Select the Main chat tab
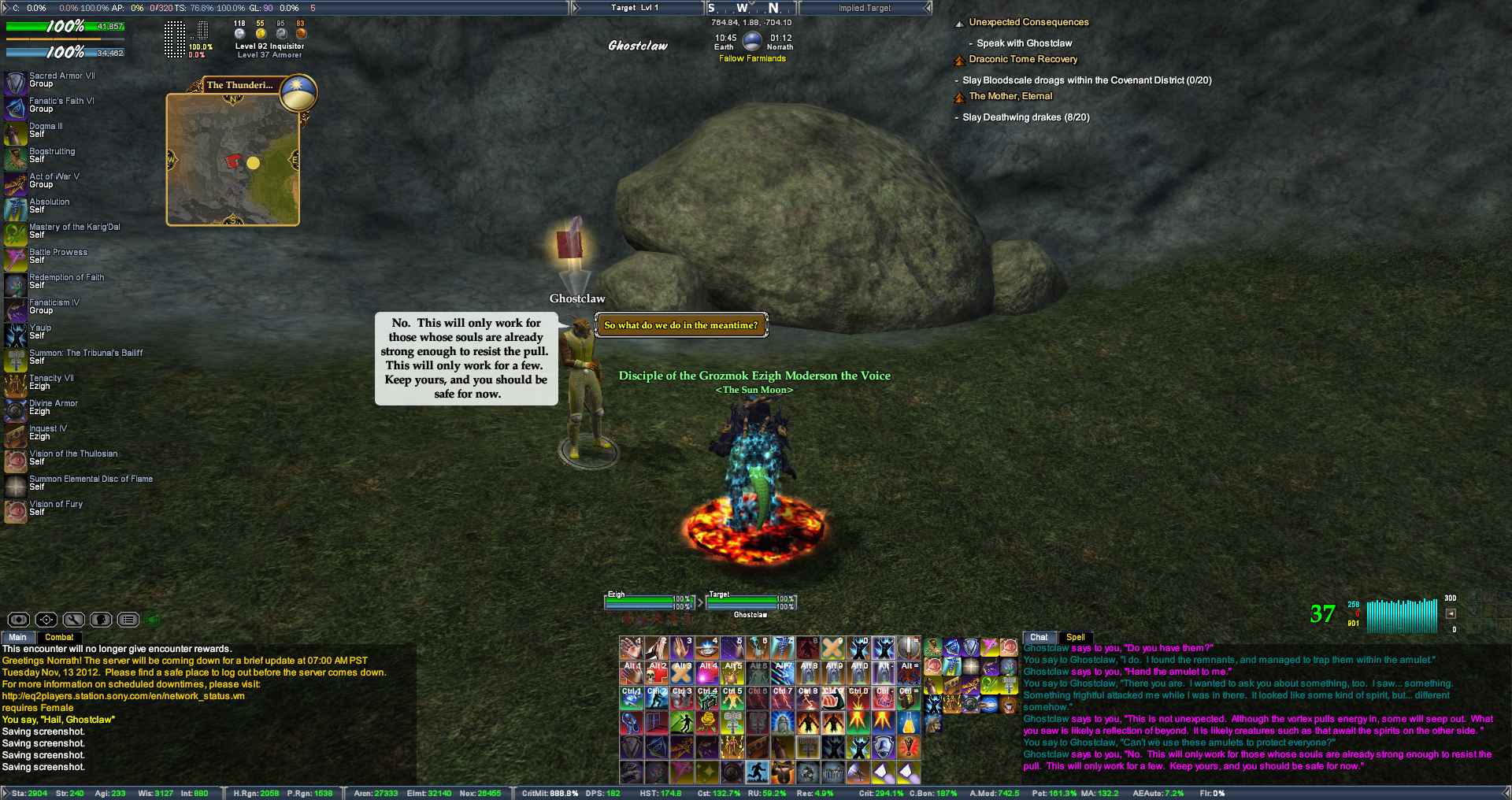 coord(17,637)
